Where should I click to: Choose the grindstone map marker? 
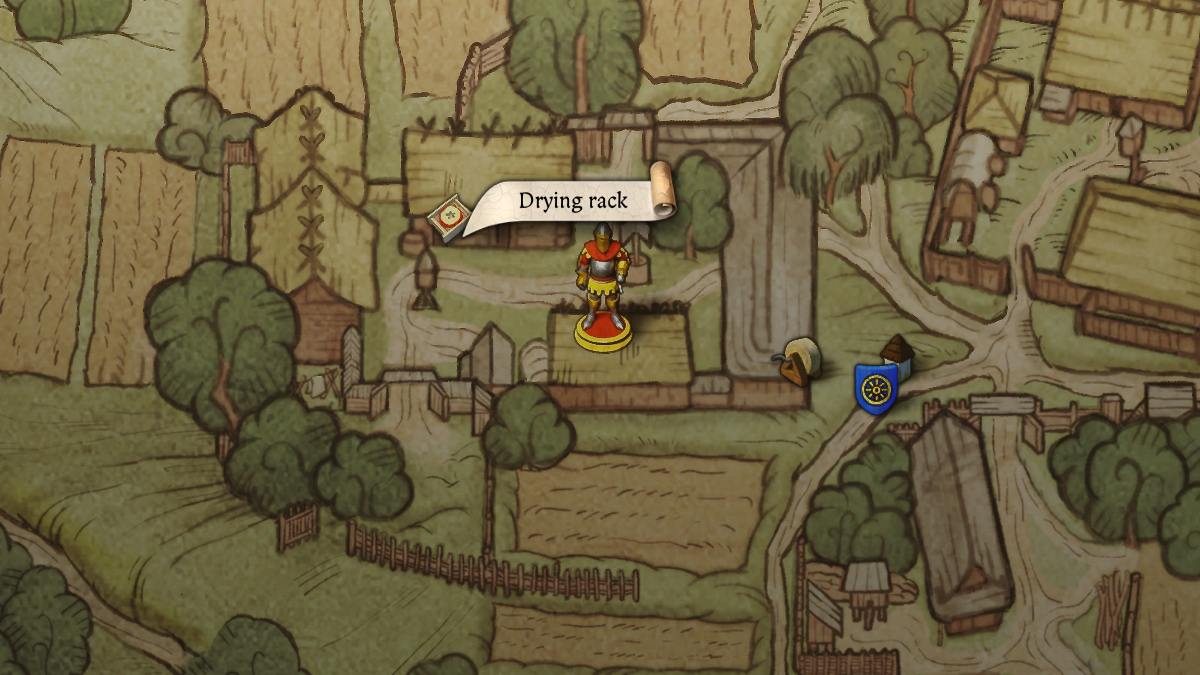click(x=799, y=360)
